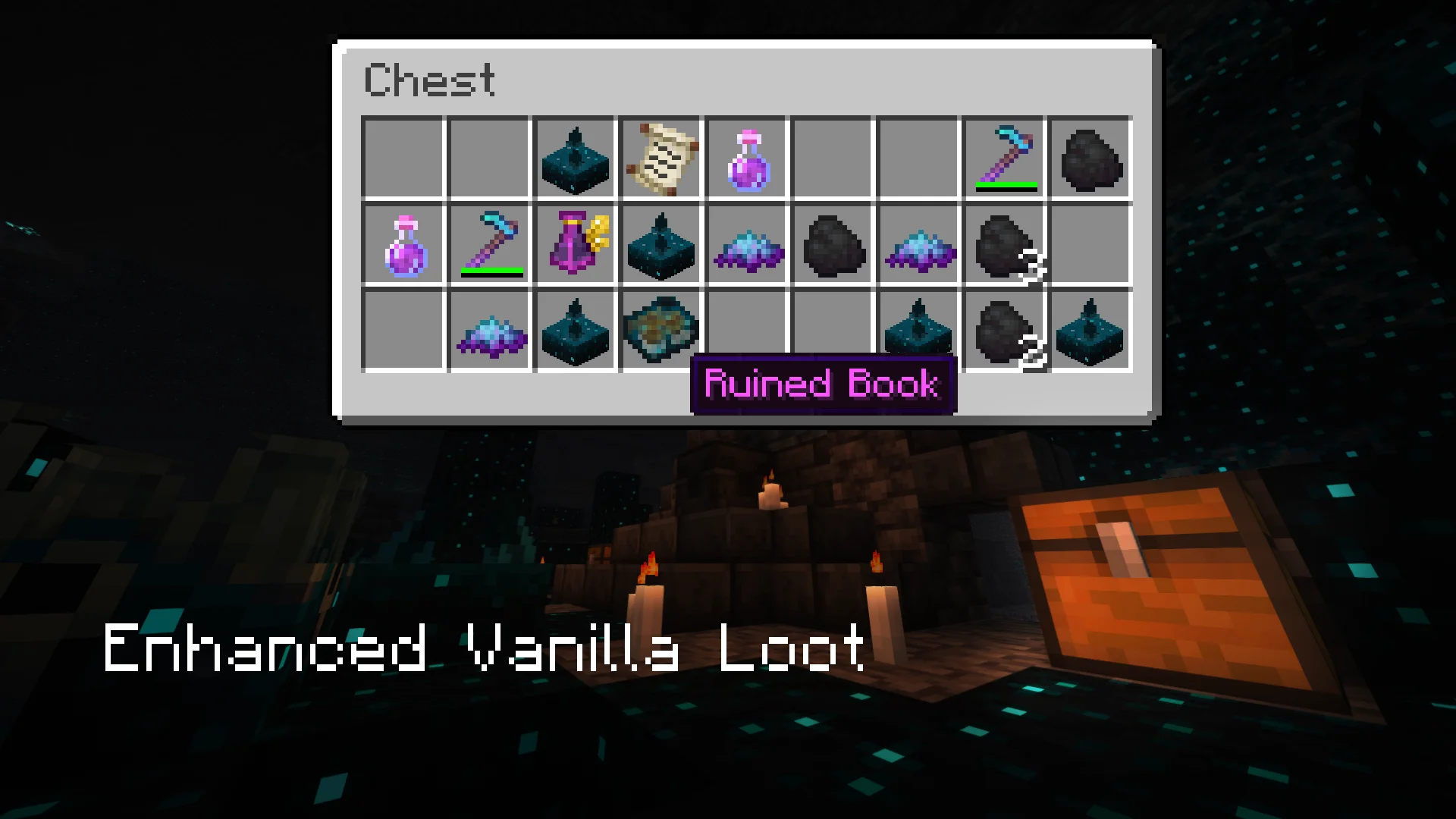This screenshot has width=1456, height=819.
Task: Pick up the Ruined Book scroll
Action: 661,157
